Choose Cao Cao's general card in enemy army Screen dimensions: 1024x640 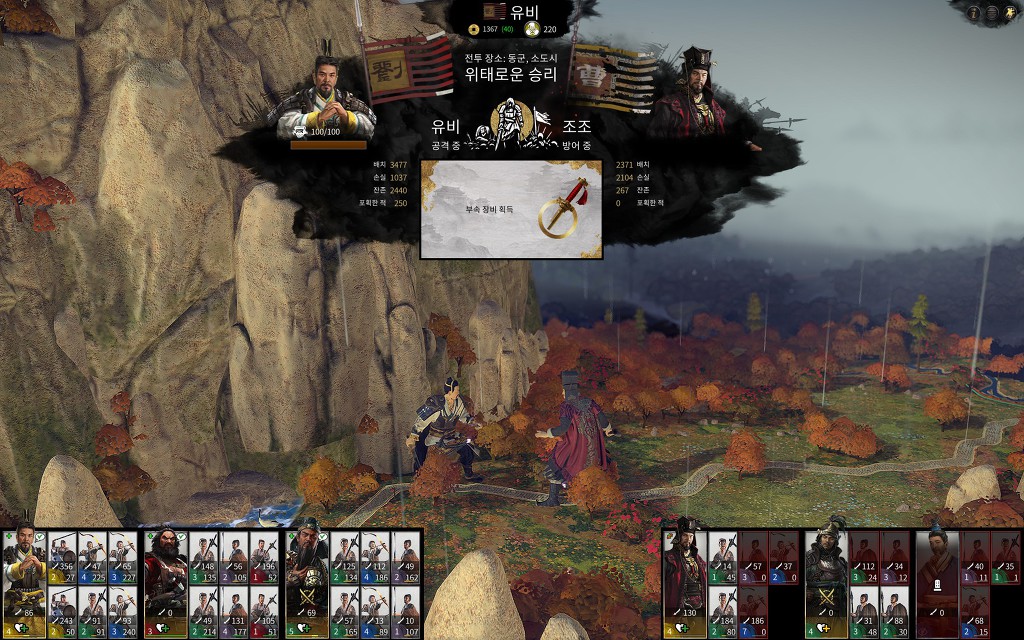pos(685,581)
